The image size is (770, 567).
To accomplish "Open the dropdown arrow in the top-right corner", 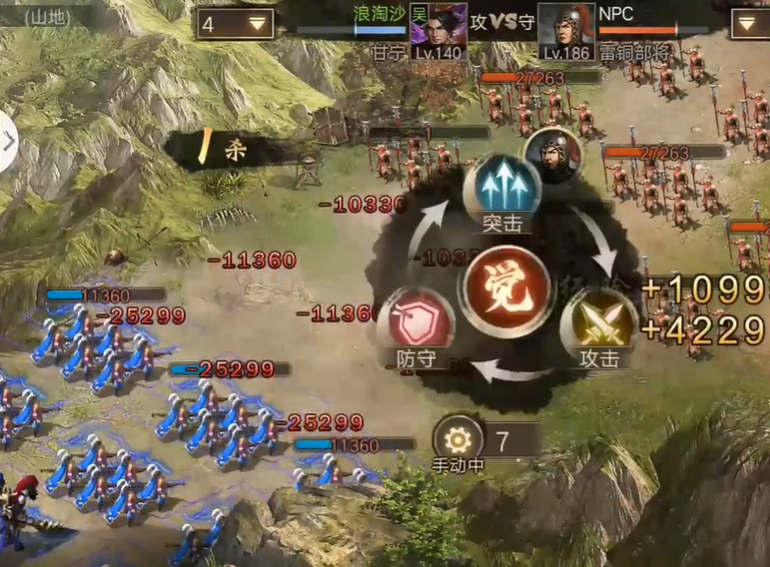I will point(751,24).
